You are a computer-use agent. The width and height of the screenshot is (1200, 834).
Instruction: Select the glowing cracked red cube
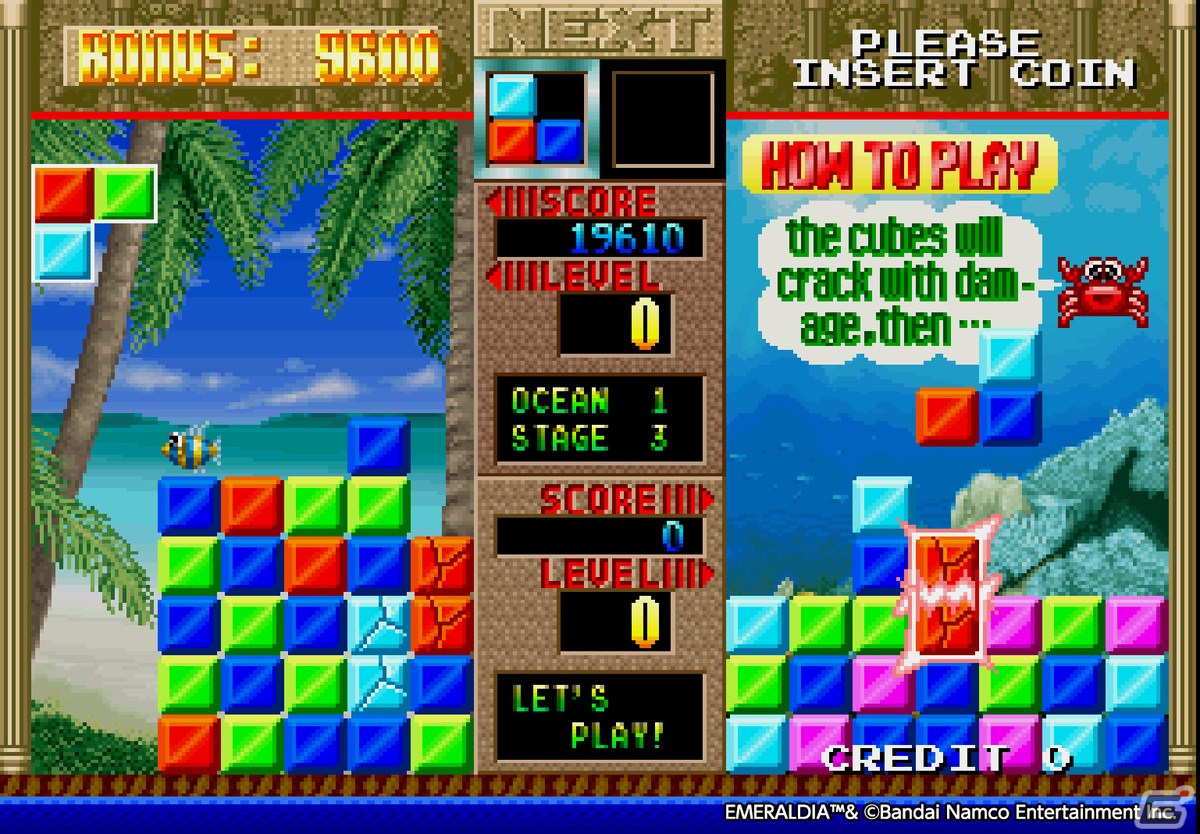pos(947,593)
